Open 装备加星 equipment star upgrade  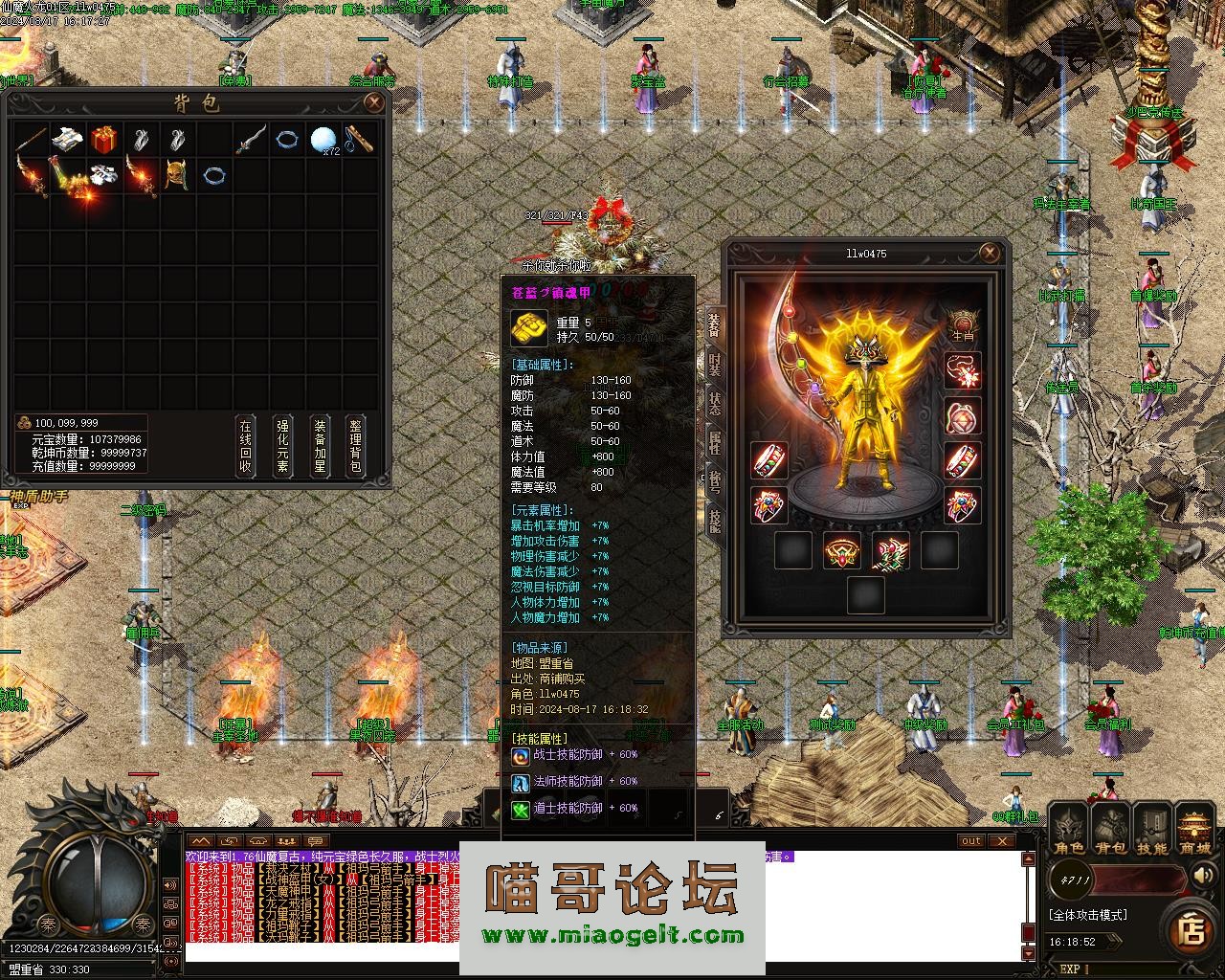point(320,446)
